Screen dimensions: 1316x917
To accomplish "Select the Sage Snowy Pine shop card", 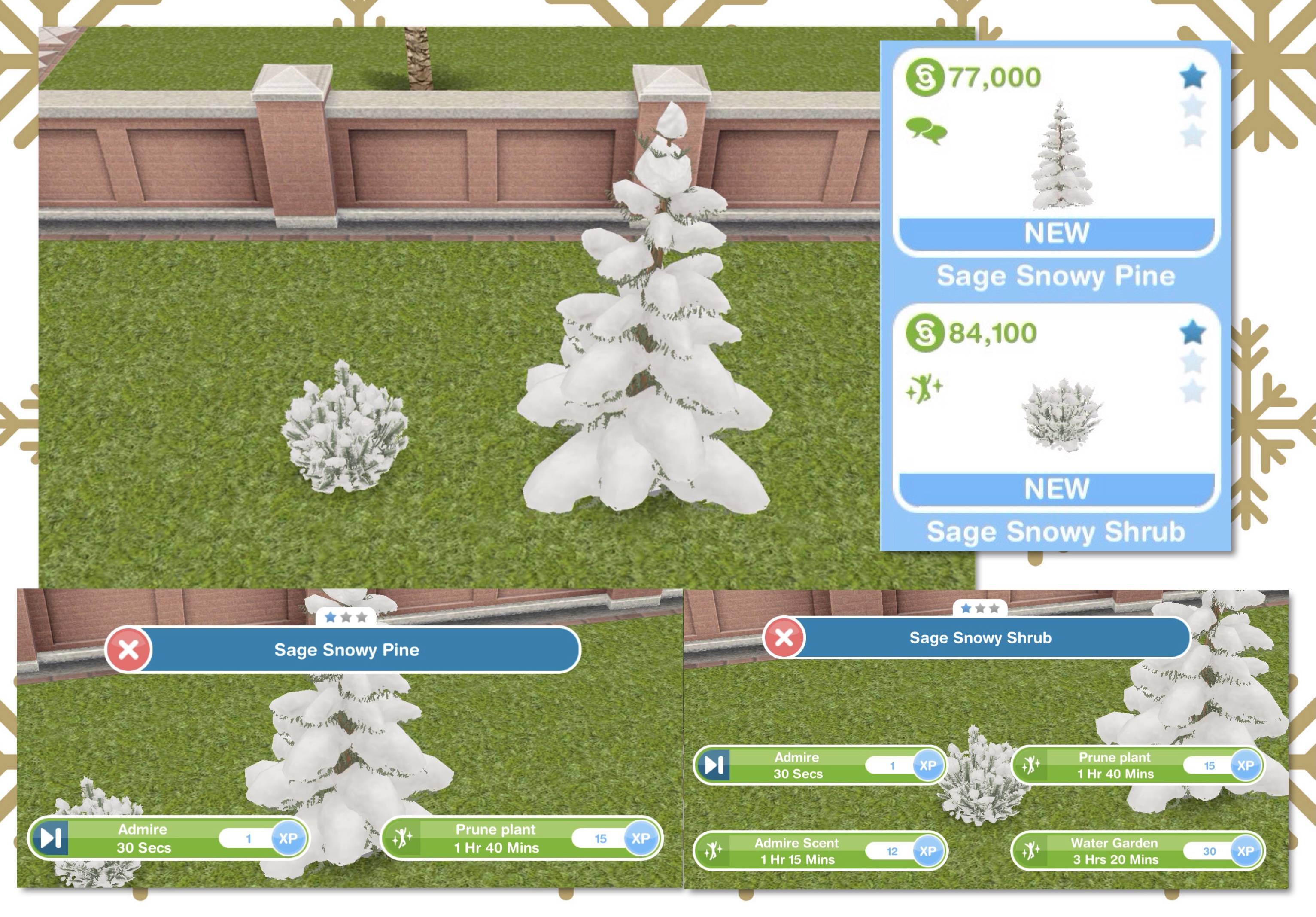I will click(1056, 152).
